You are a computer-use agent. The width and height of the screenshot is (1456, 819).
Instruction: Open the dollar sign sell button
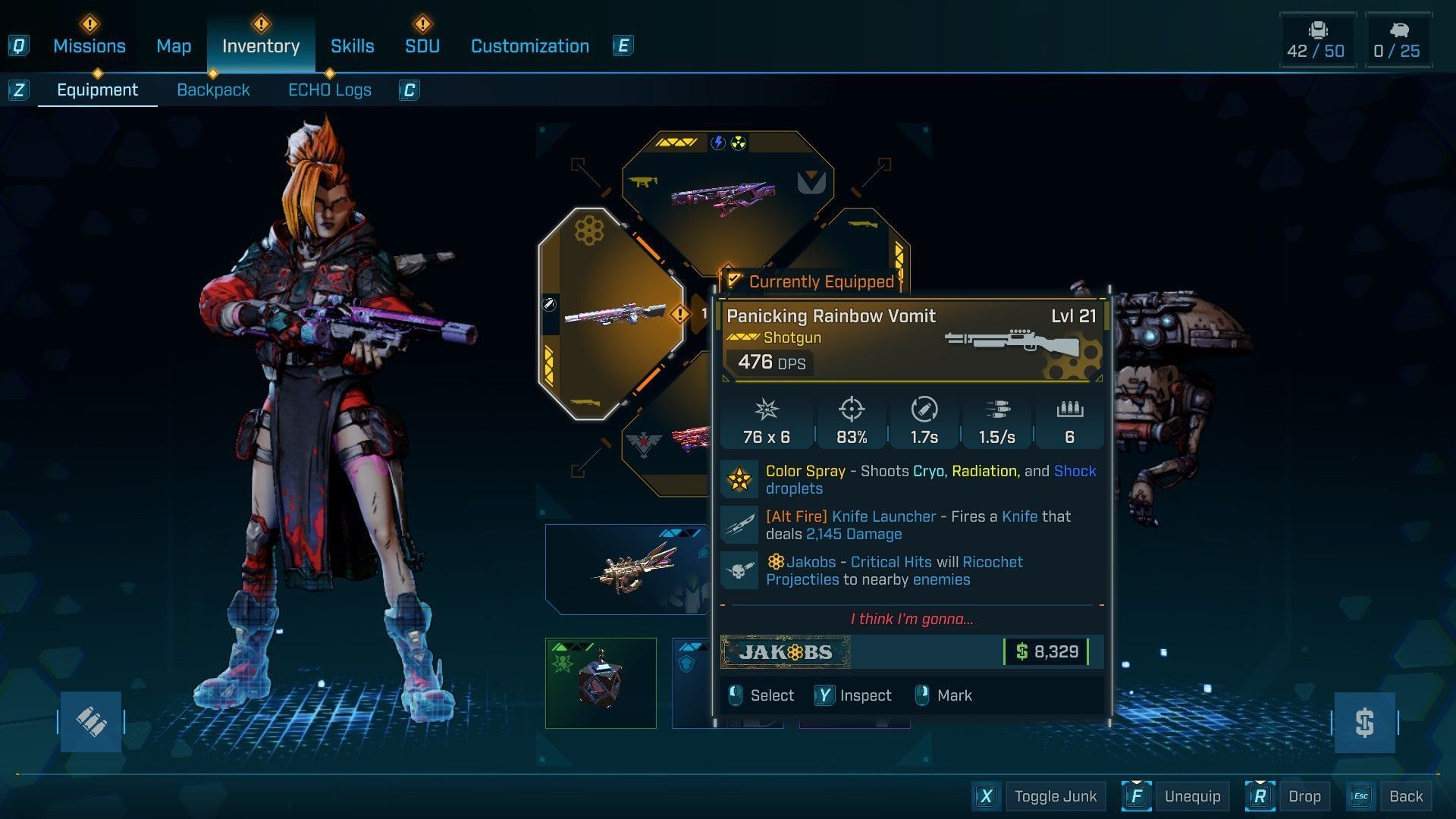[1364, 722]
